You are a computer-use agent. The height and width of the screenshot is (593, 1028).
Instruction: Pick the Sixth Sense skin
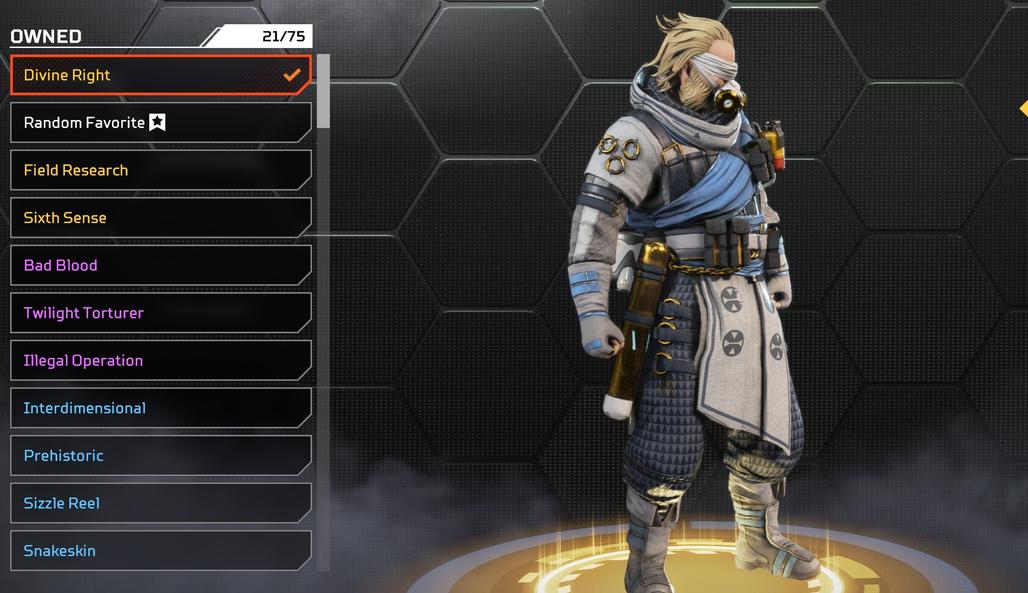(160, 218)
